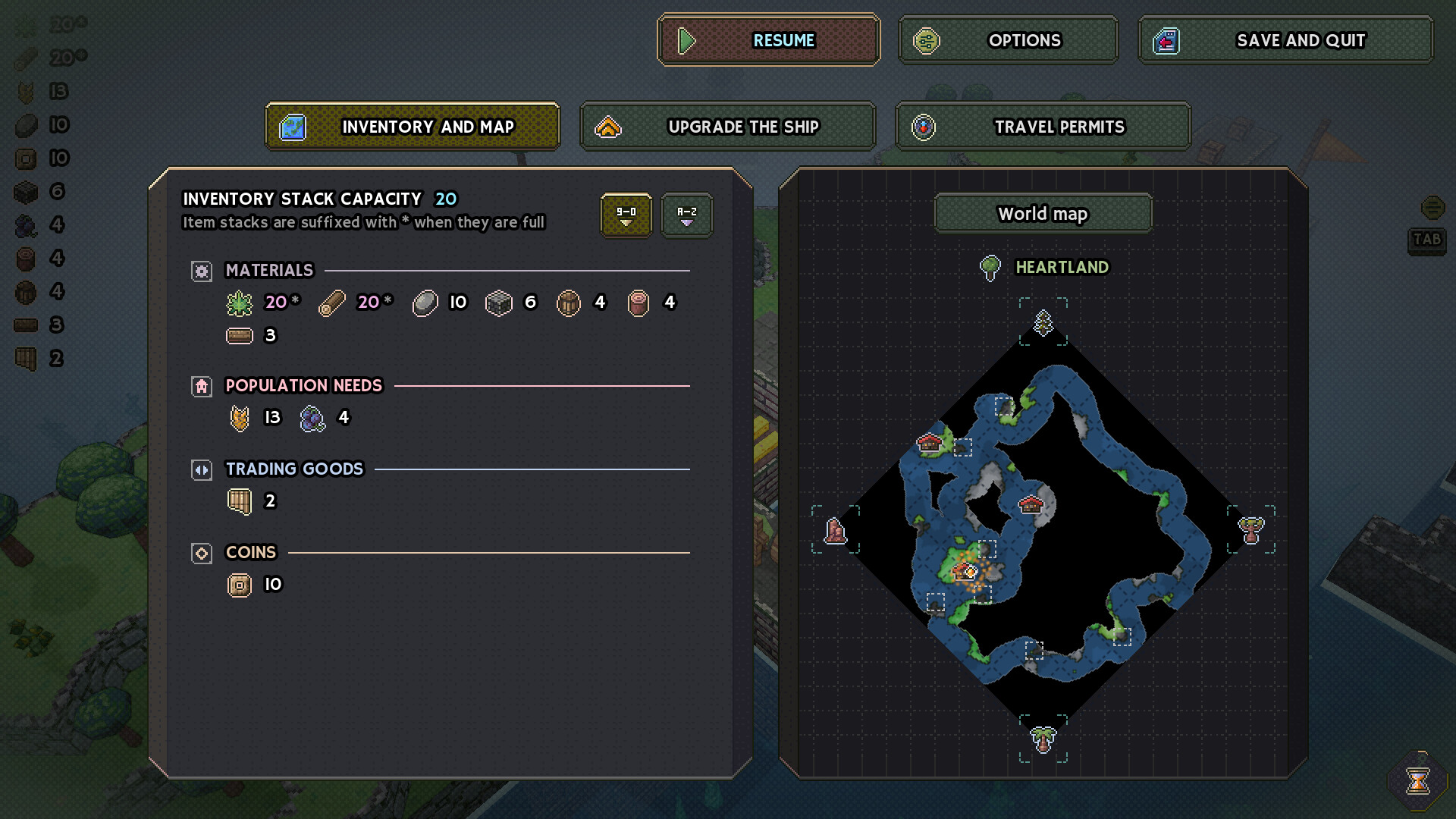Image resolution: width=1456 pixels, height=819 pixels.
Task: Select the palm tree region south of map
Action: coord(1043,738)
